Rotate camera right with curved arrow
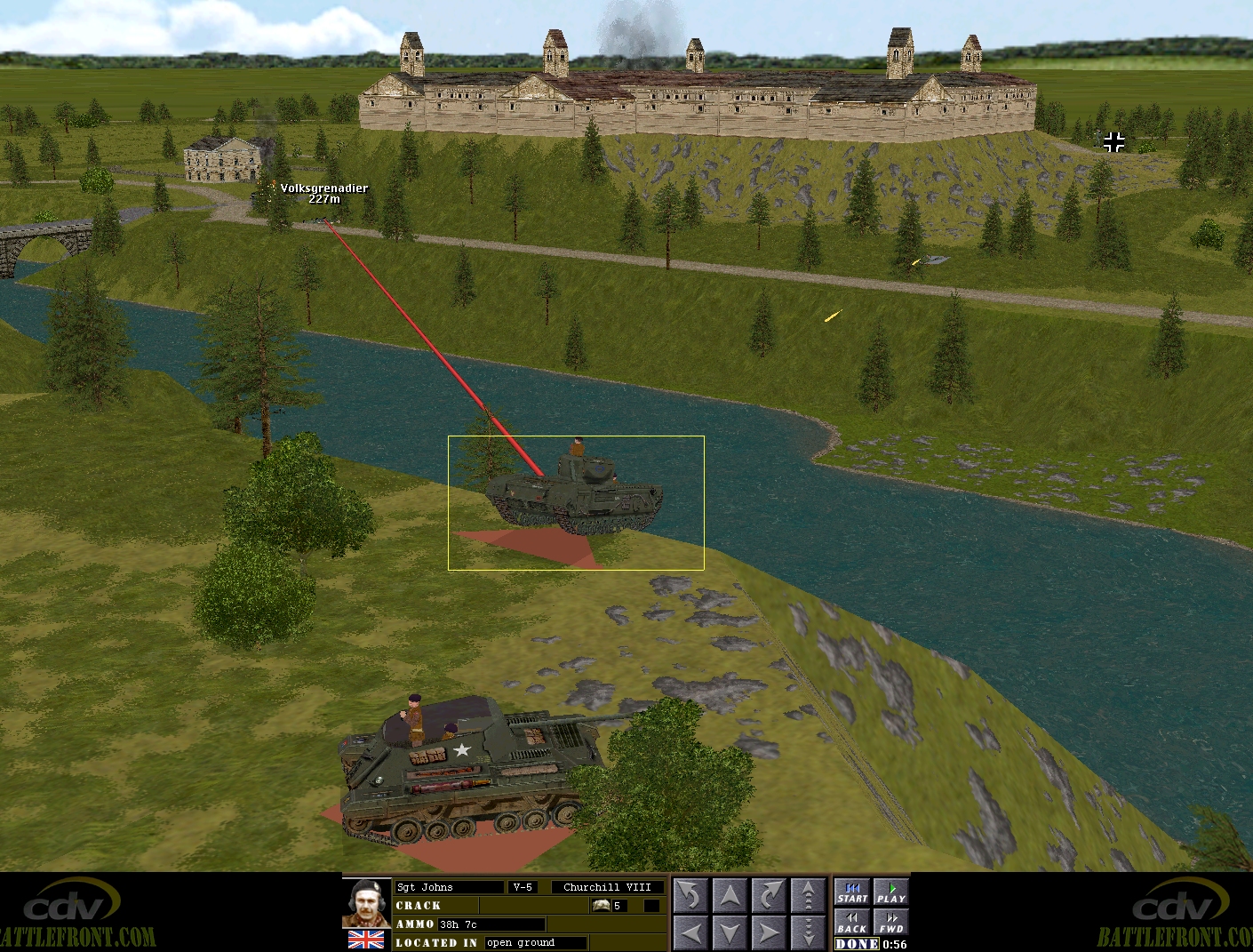Image resolution: width=1253 pixels, height=952 pixels. [x=769, y=896]
